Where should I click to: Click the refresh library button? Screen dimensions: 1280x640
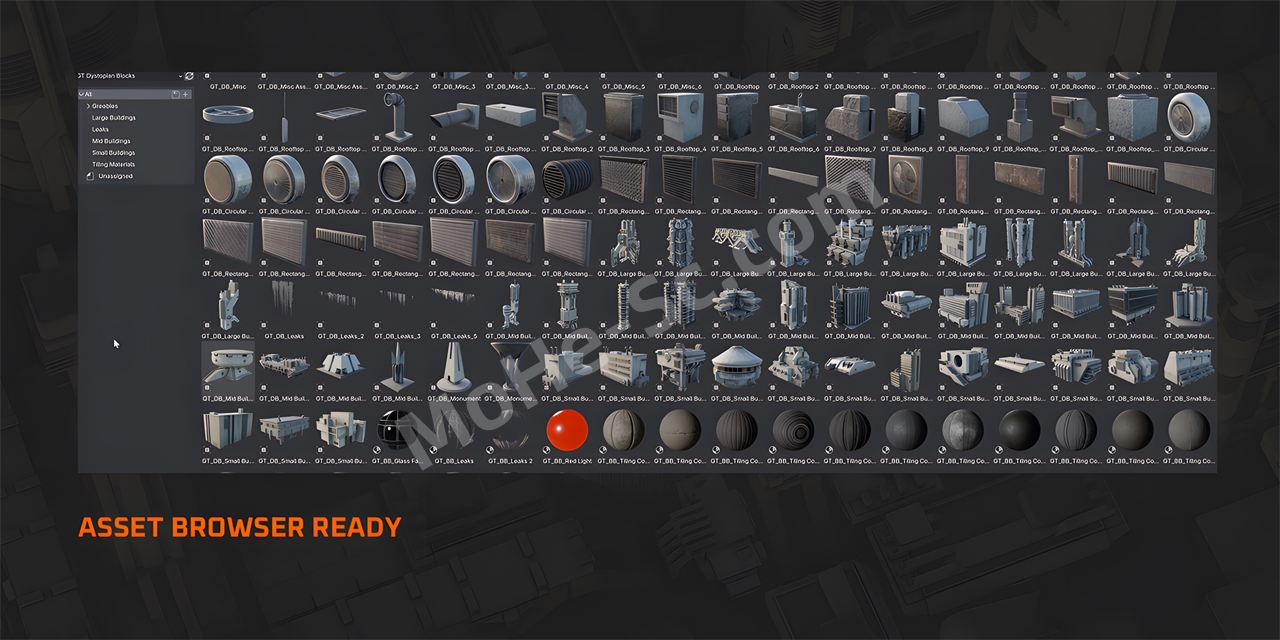coord(190,76)
